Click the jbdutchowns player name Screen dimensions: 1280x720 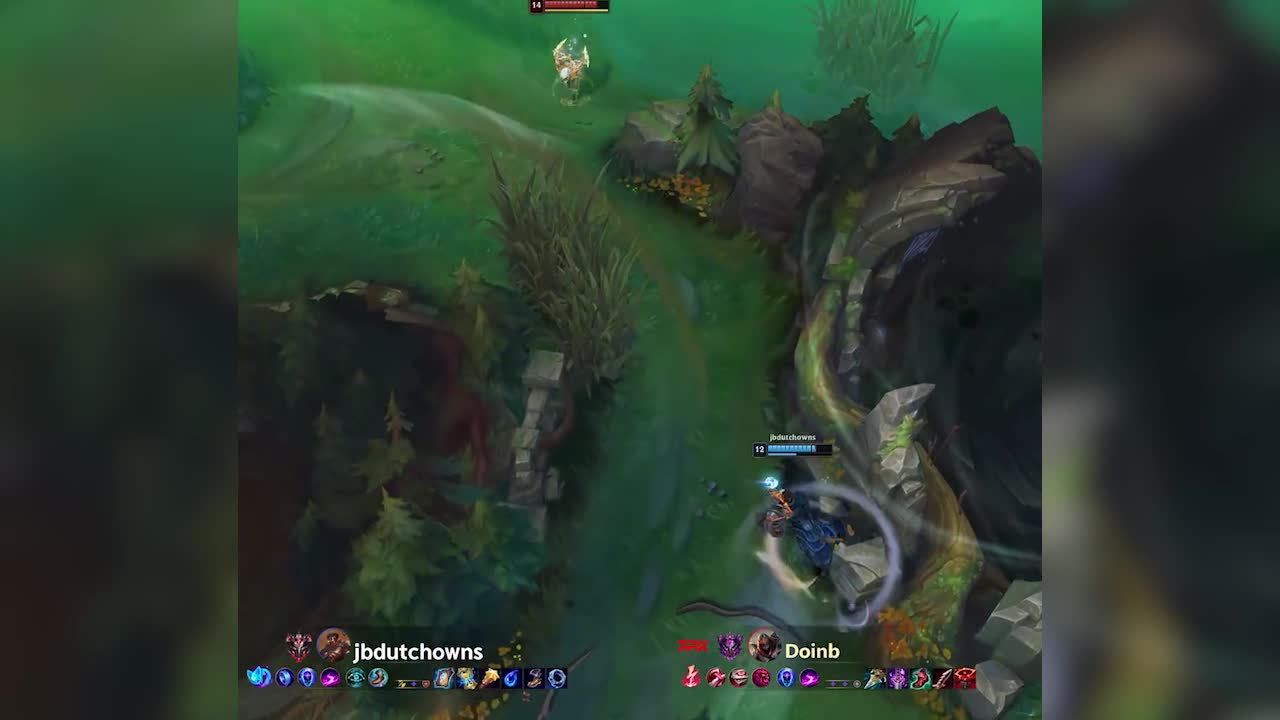pos(418,653)
